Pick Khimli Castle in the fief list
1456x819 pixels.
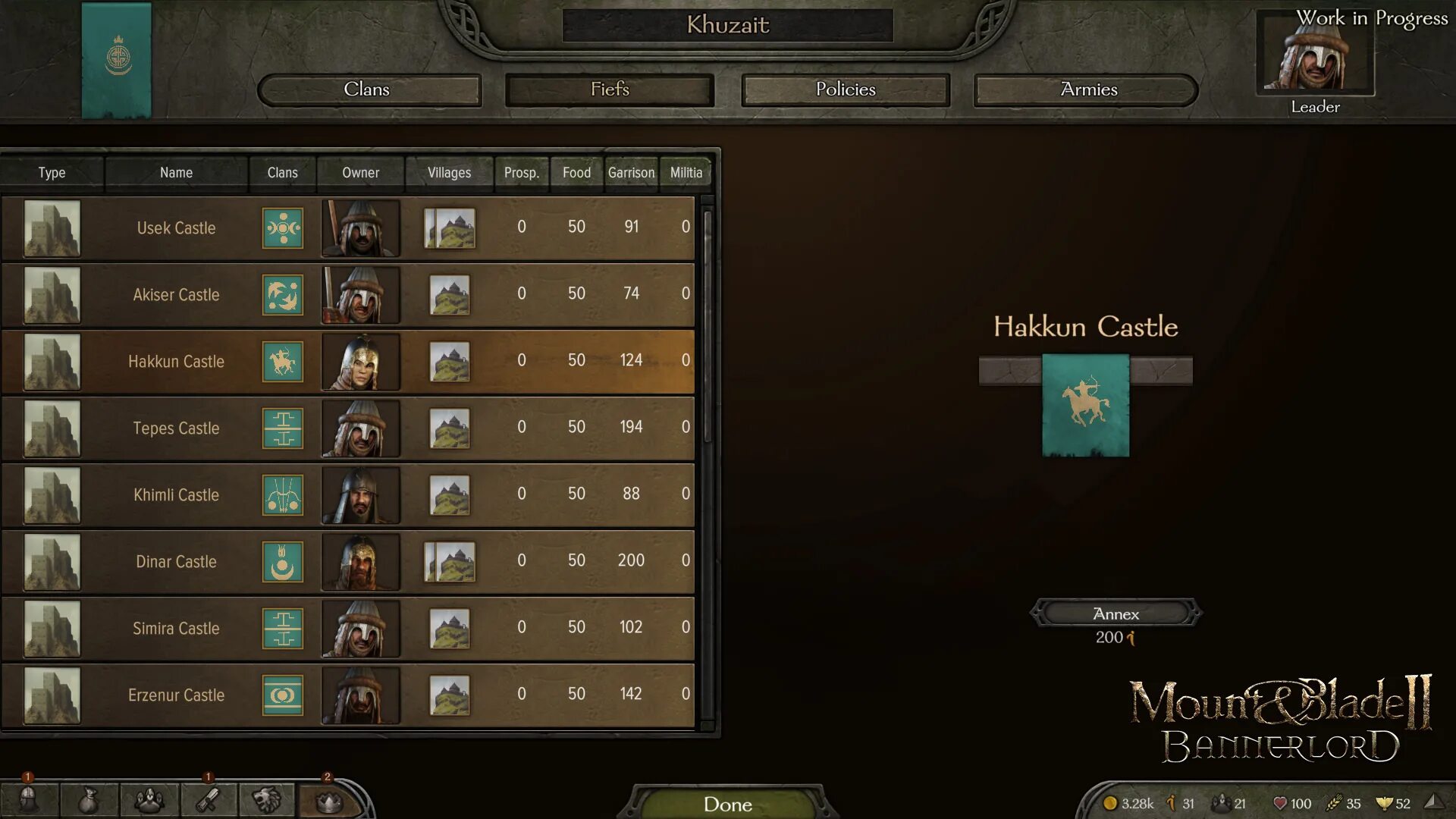(176, 495)
